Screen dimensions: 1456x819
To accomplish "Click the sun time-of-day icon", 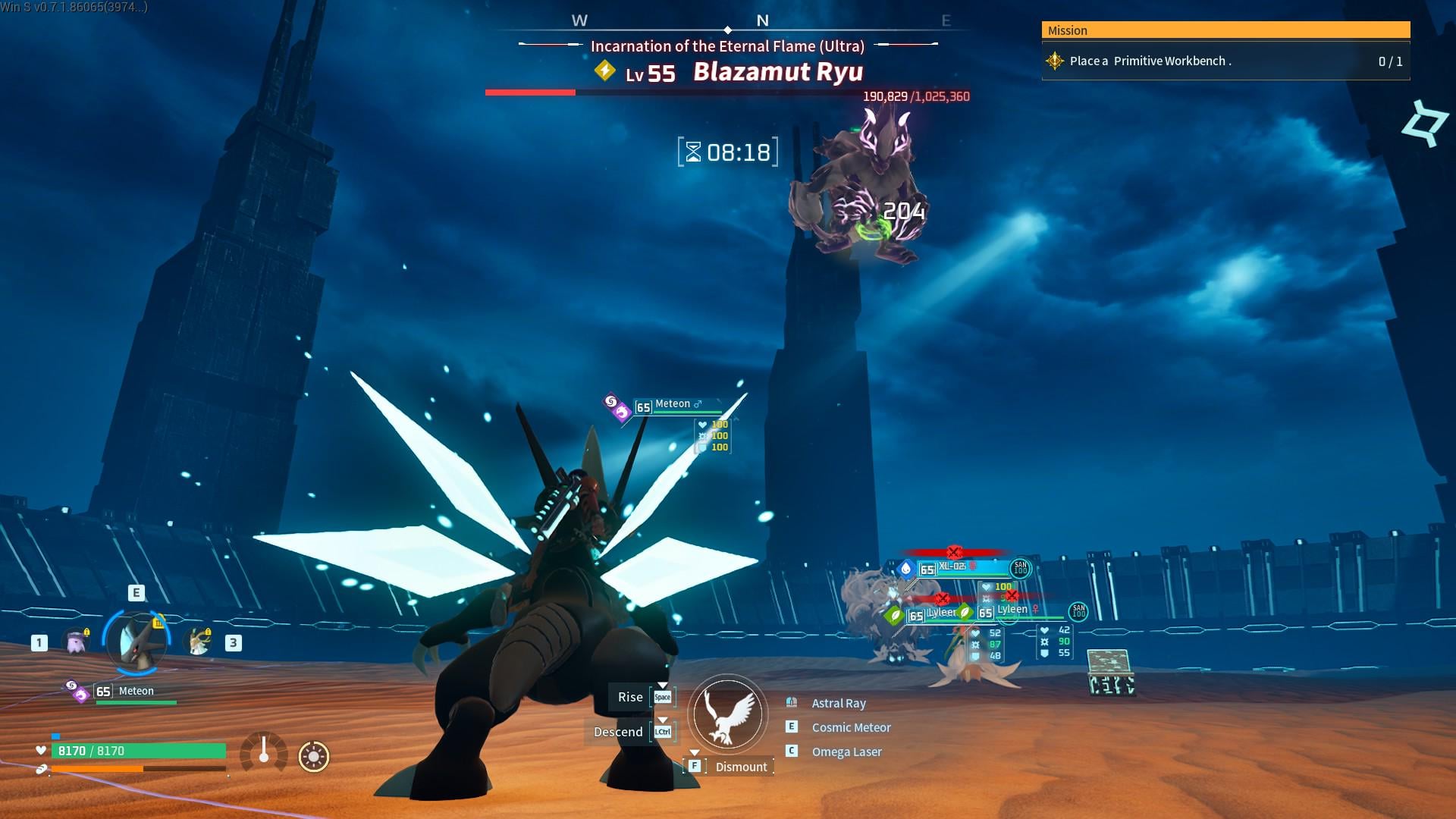I will 314,756.
